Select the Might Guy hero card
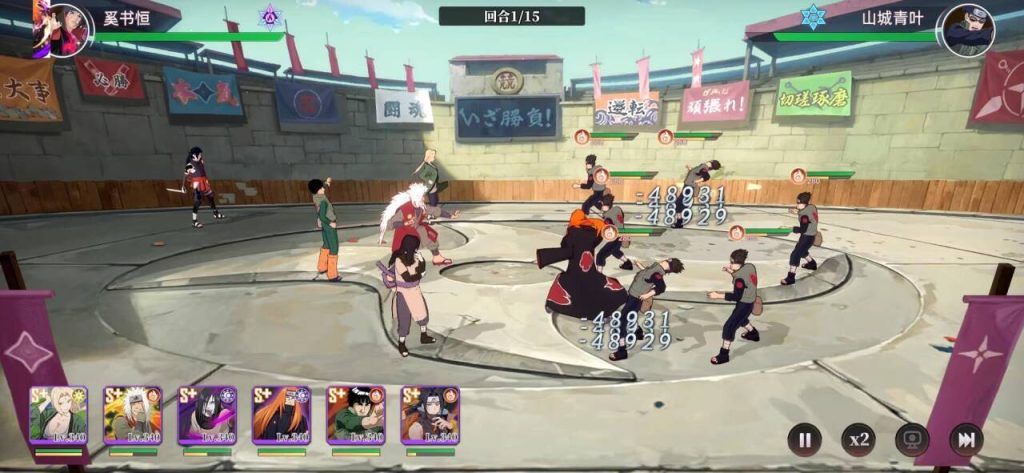The image size is (1024, 473). [x=355, y=415]
